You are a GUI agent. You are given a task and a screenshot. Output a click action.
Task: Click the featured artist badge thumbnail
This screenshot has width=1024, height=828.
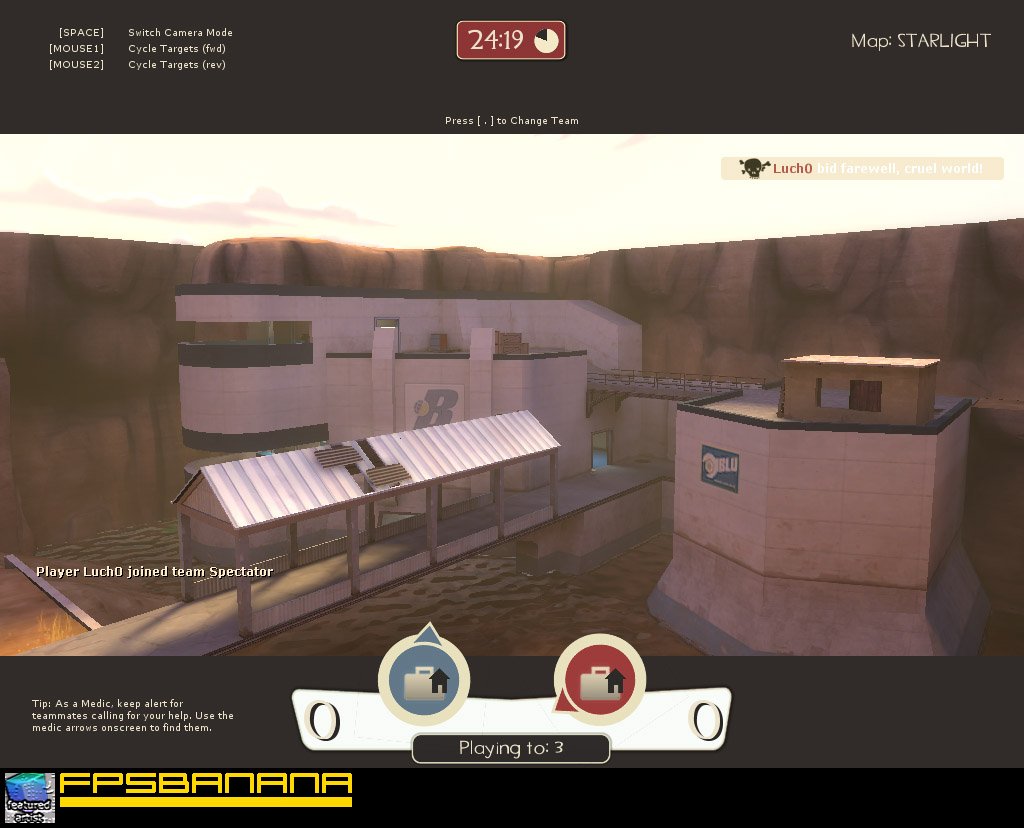30,797
